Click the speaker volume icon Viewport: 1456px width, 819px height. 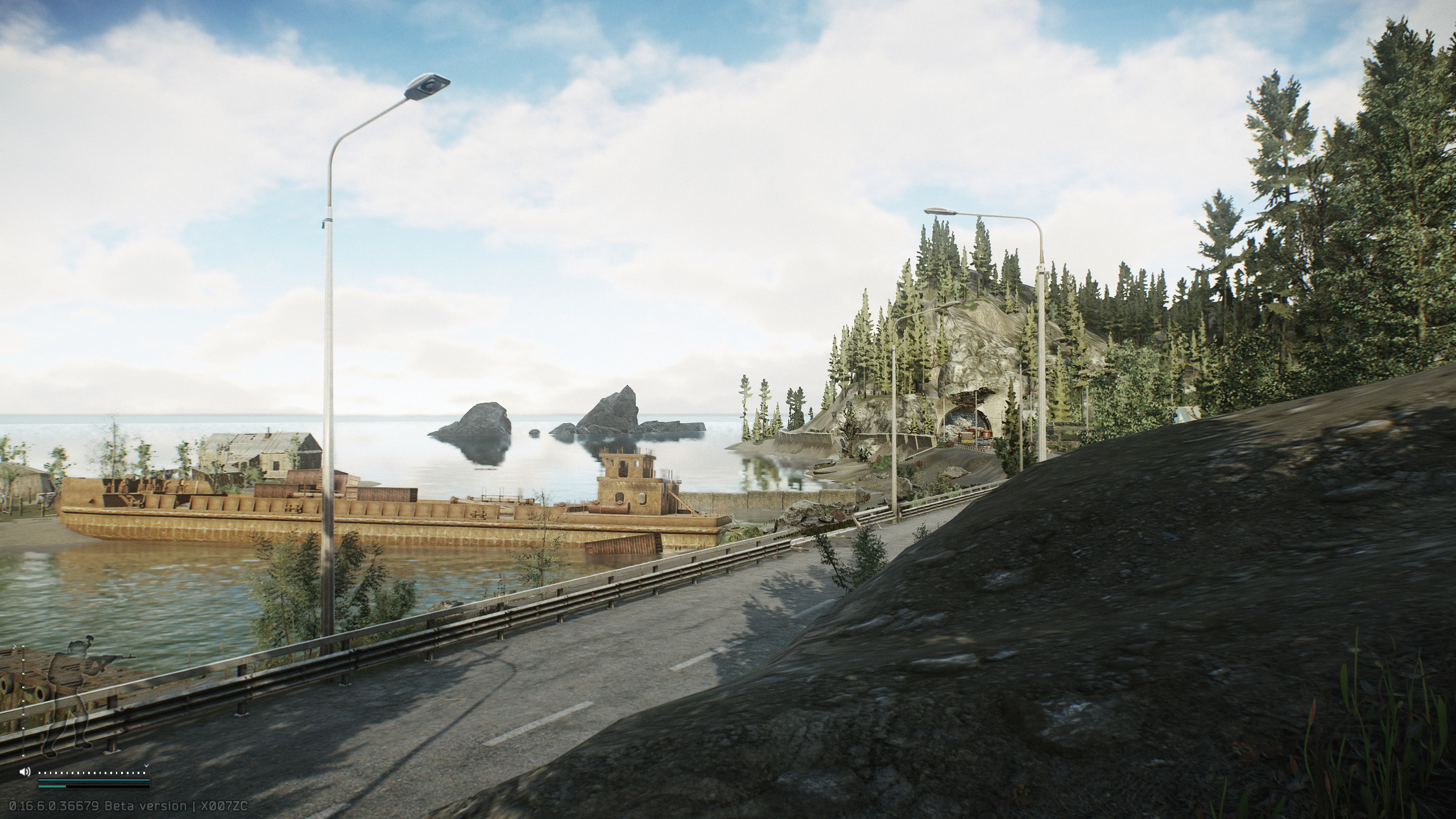tap(25, 771)
